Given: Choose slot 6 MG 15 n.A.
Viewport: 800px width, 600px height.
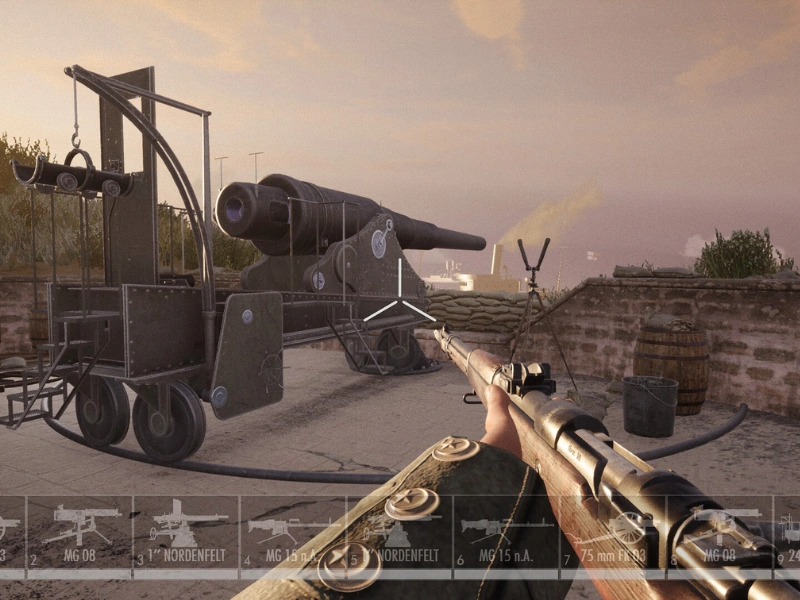Looking at the screenshot, I should pyautogui.click(x=507, y=532).
